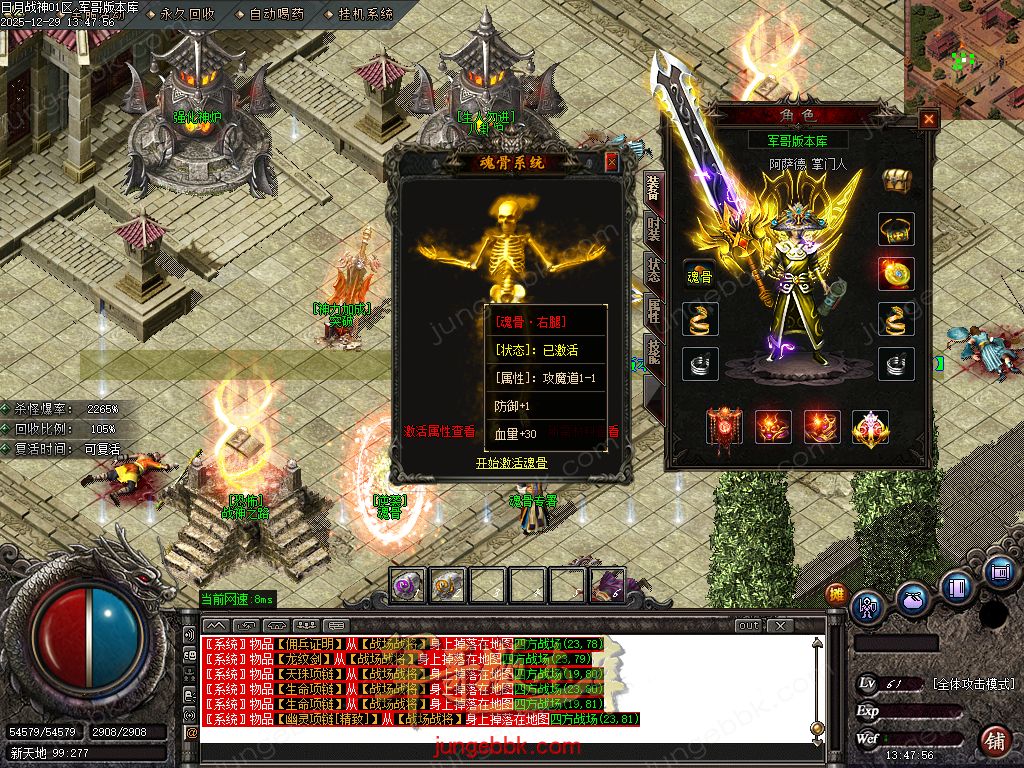
Task: Click the chat window's out button
Action: 749,626
